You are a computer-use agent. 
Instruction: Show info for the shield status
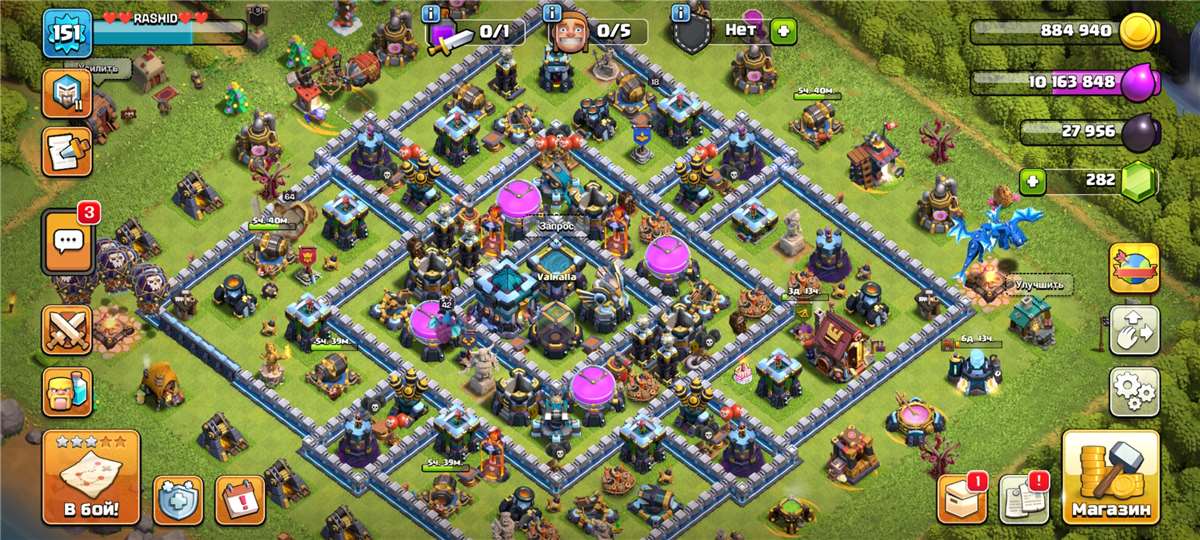681,13
